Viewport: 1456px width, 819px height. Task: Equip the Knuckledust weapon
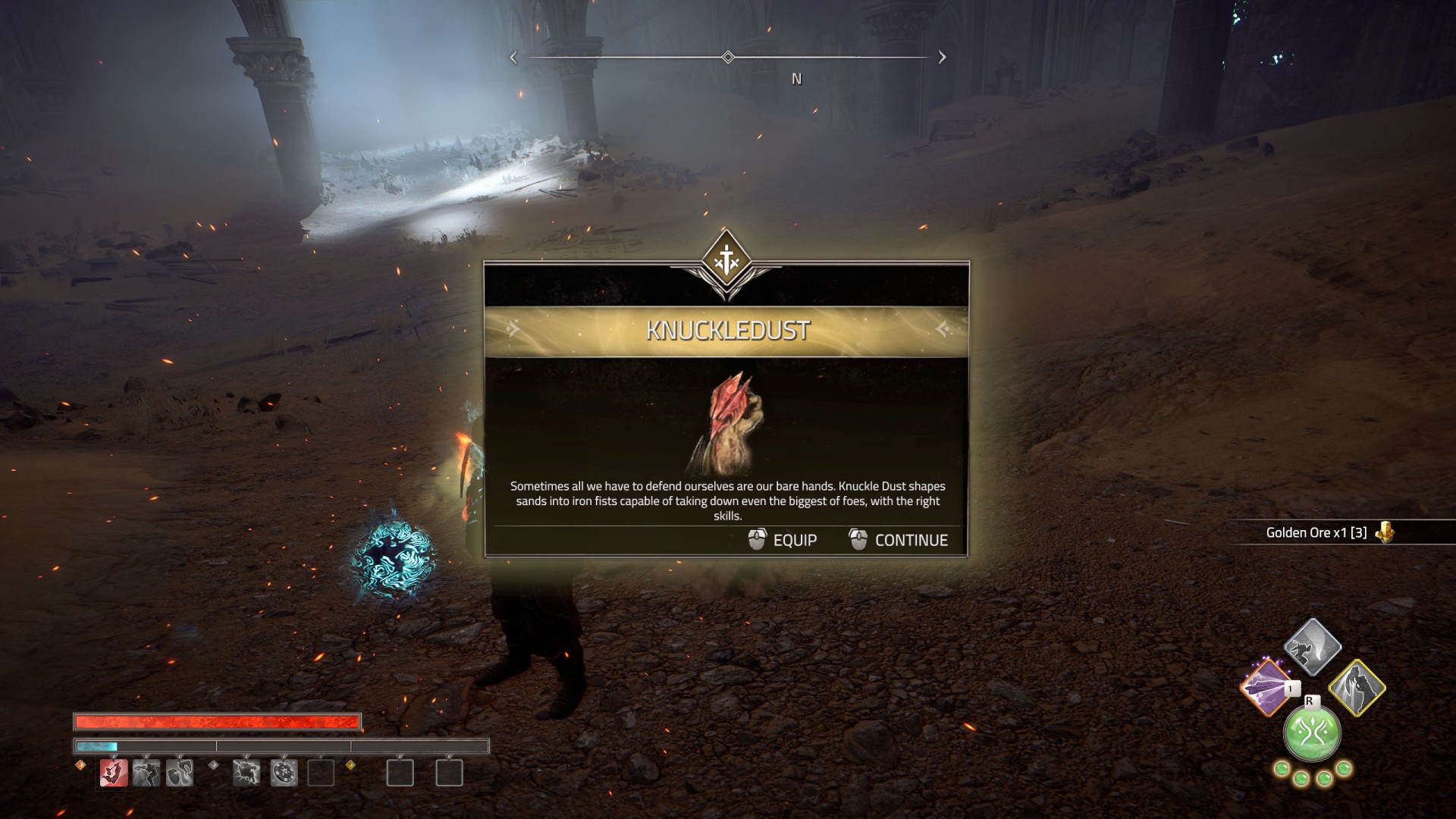pyautogui.click(x=783, y=540)
